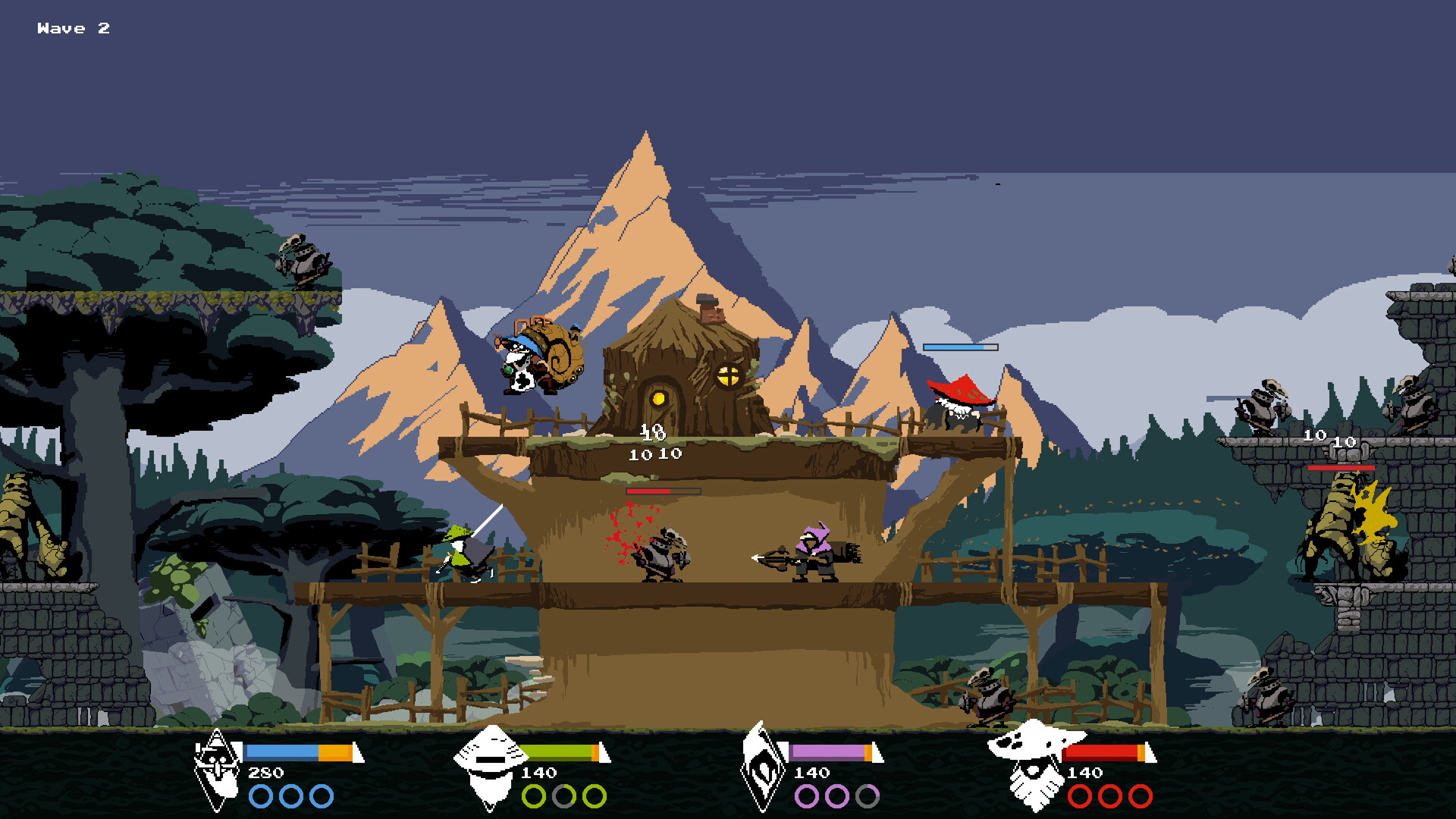Click the first blue life circle

(x=262, y=796)
